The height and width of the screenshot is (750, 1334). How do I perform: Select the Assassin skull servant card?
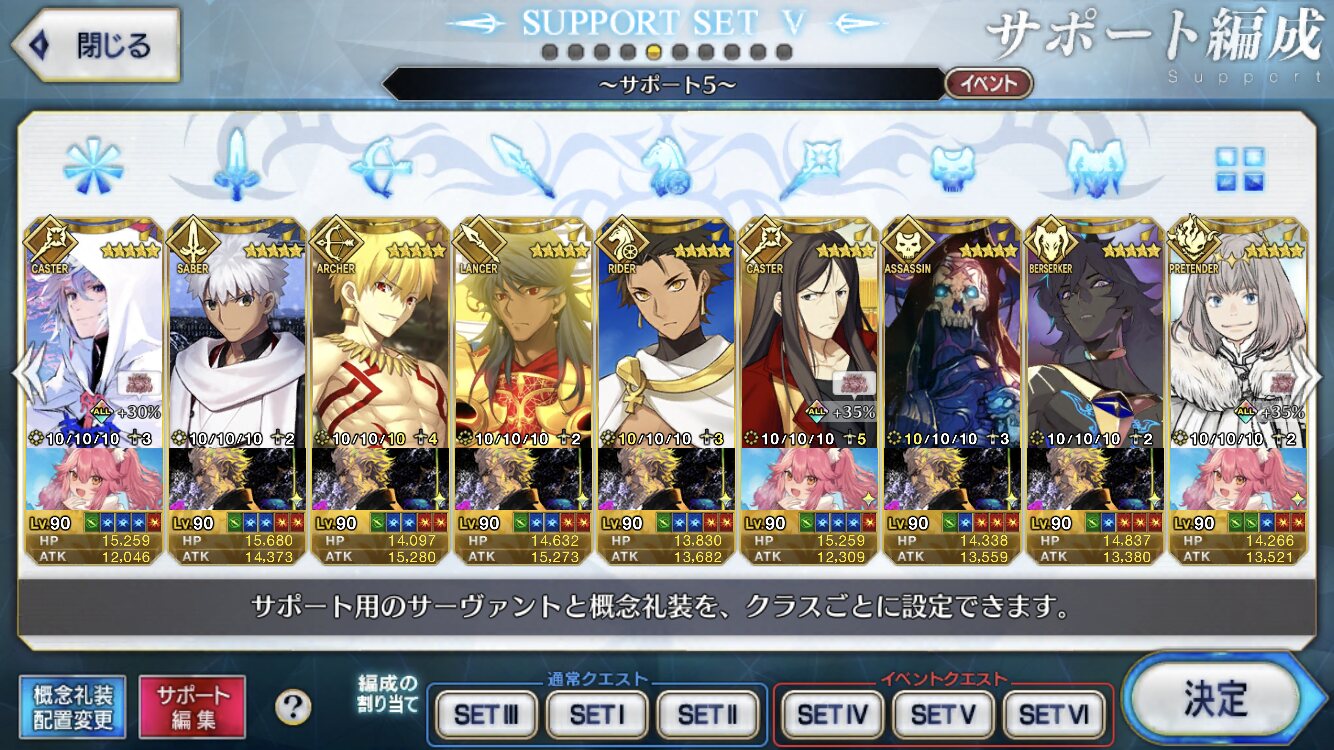(x=951, y=340)
